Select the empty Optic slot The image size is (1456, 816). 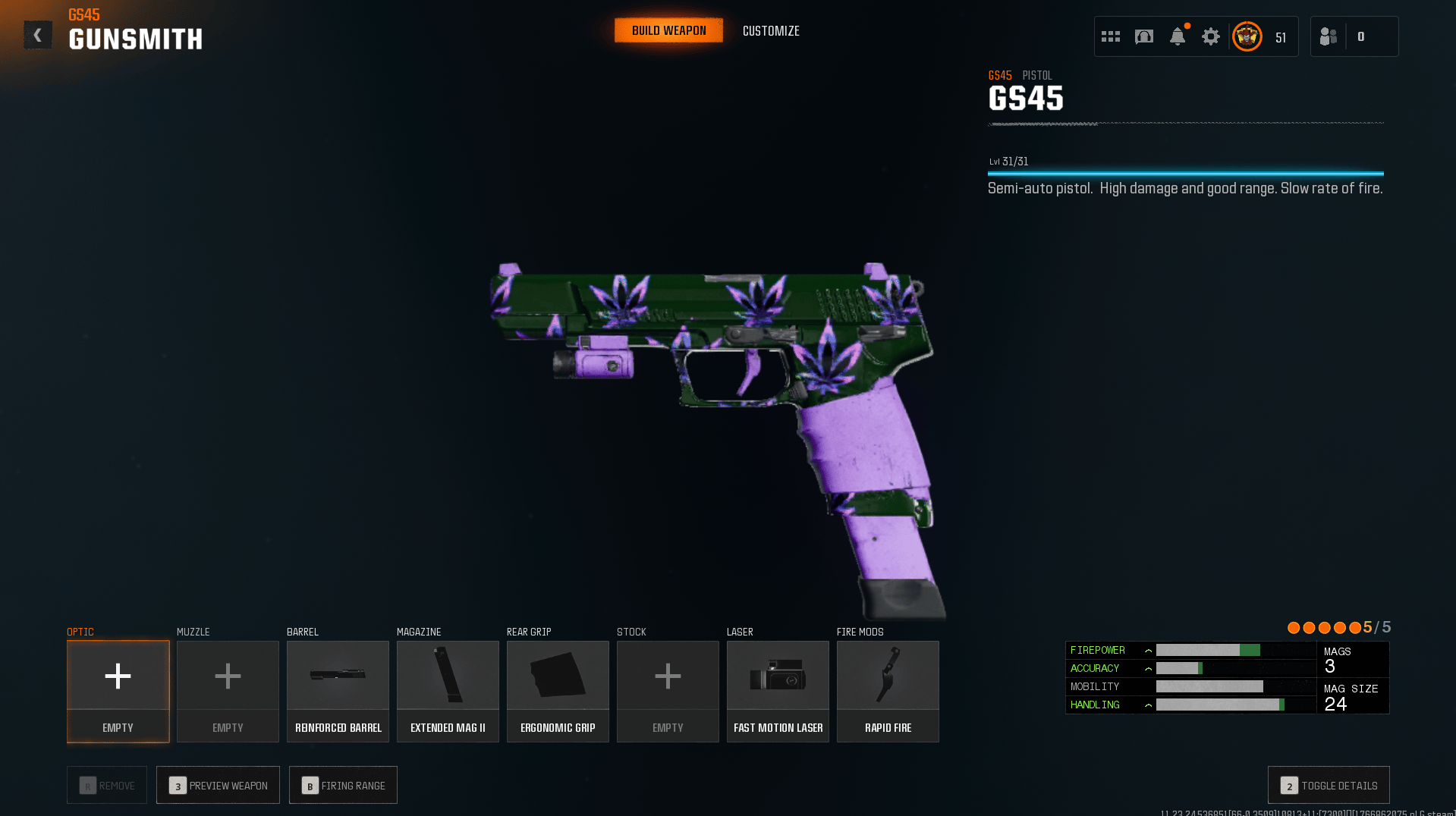(x=117, y=690)
